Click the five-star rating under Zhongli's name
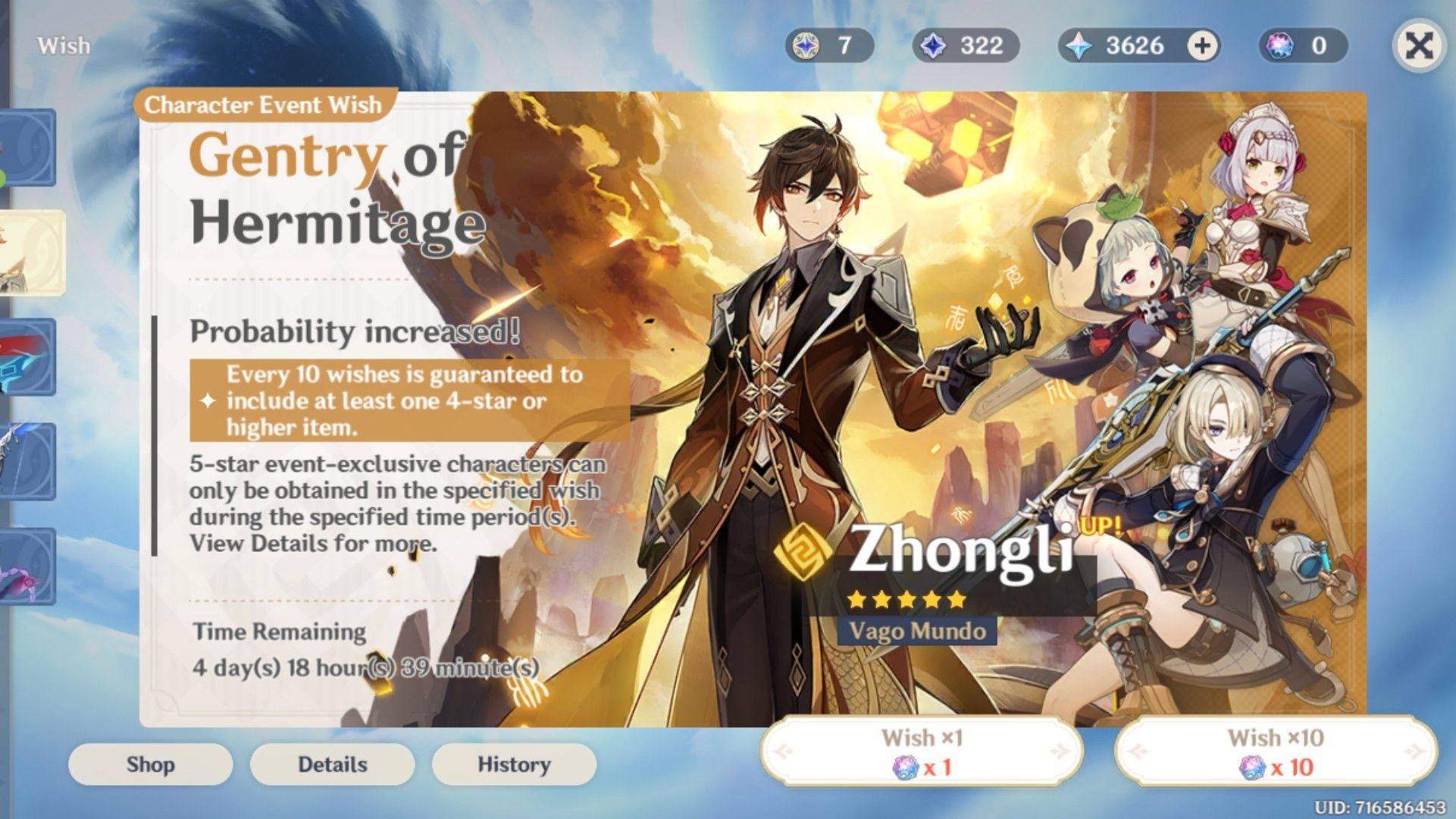 pos(905,598)
